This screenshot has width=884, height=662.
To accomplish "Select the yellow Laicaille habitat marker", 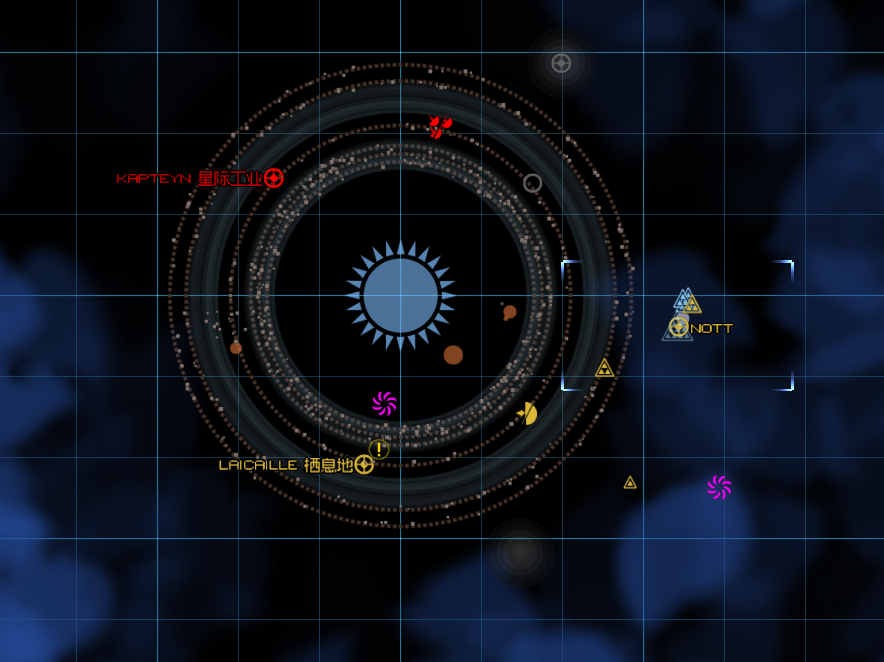I will (364, 464).
